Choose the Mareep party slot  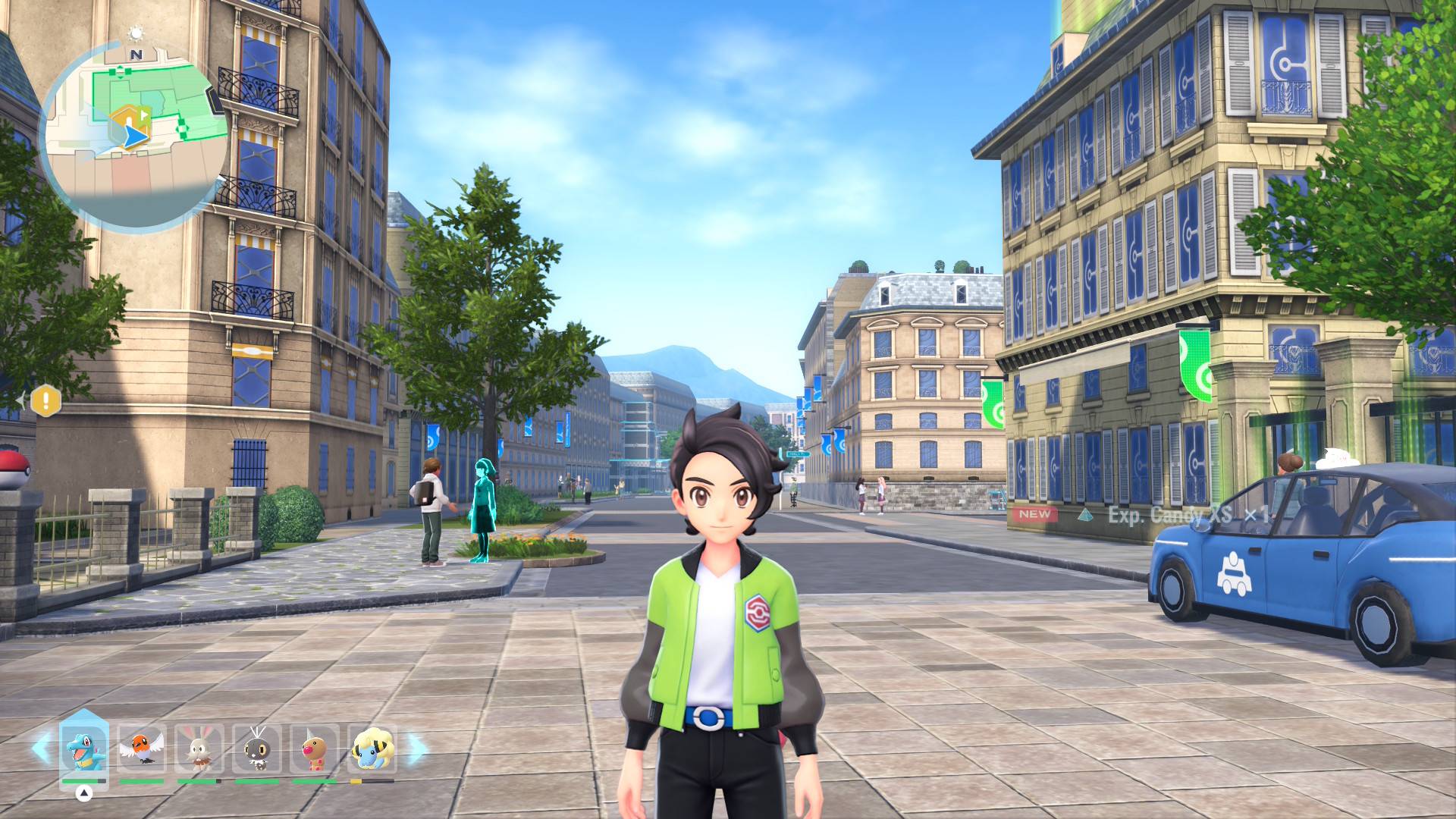point(372,748)
